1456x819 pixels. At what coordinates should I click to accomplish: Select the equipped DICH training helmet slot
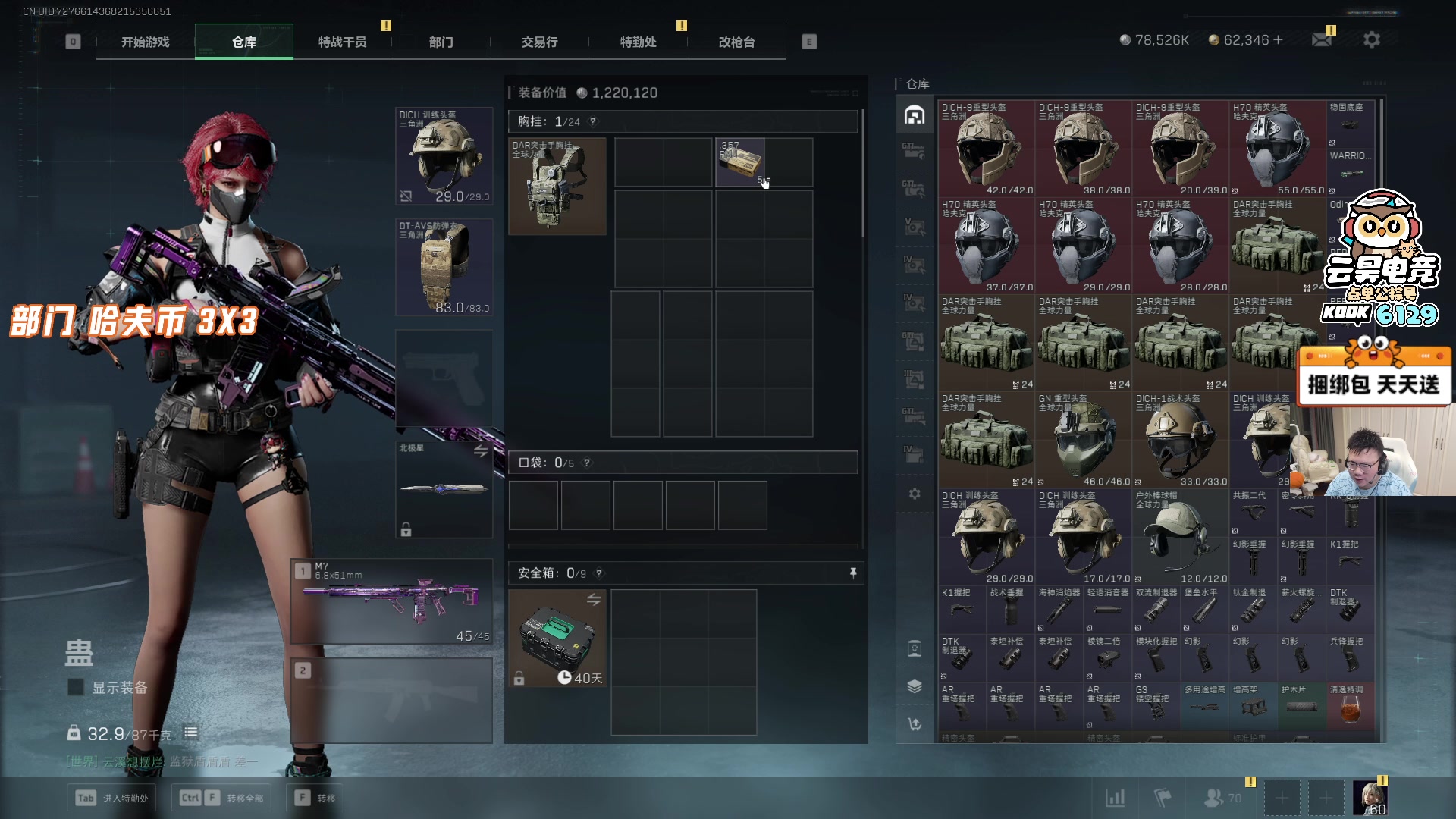tap(444, 156)
